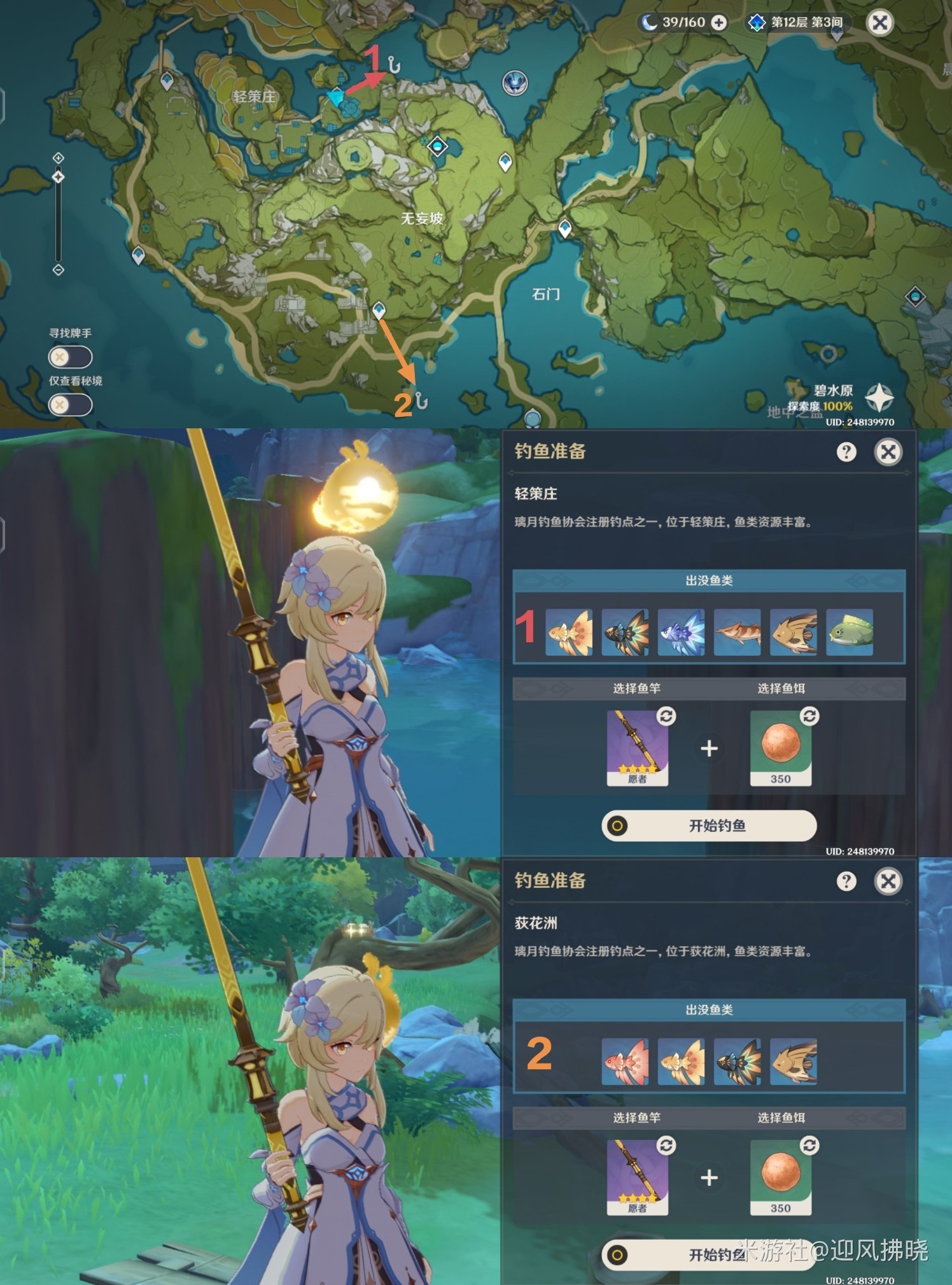
Task: Click the plus next to the 39/160 counter
Action: pyautogui.click(x=718, y=22)
